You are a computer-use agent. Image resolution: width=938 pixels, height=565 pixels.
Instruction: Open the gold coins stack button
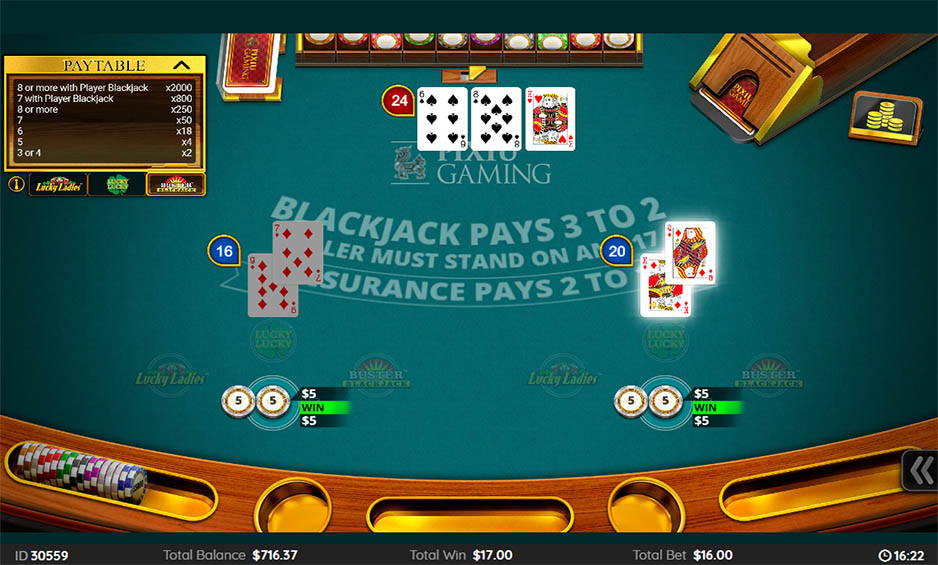pyautogui.click(x=885, y=118)
